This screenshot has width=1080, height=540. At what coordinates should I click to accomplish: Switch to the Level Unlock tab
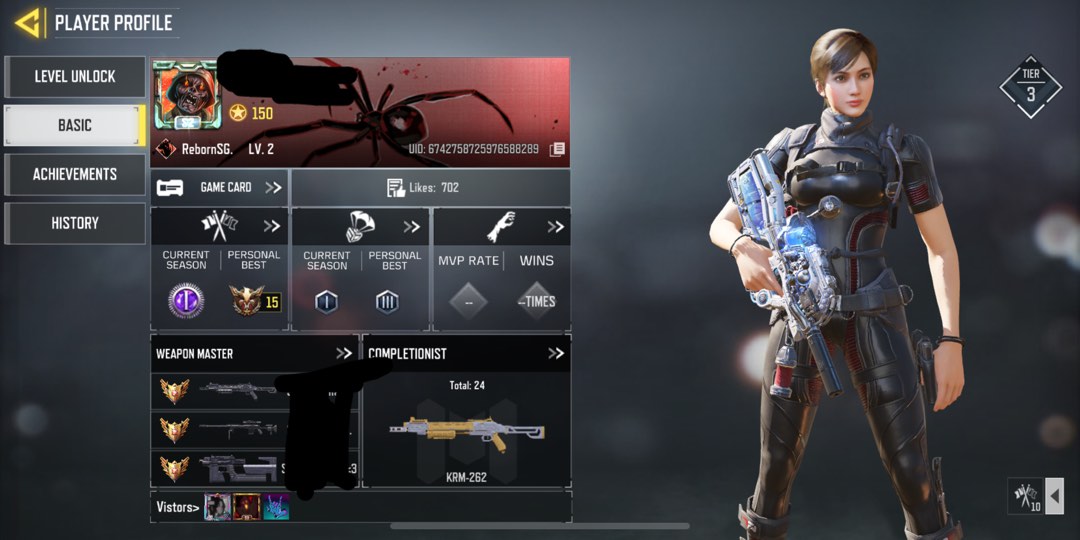point(75,77)
